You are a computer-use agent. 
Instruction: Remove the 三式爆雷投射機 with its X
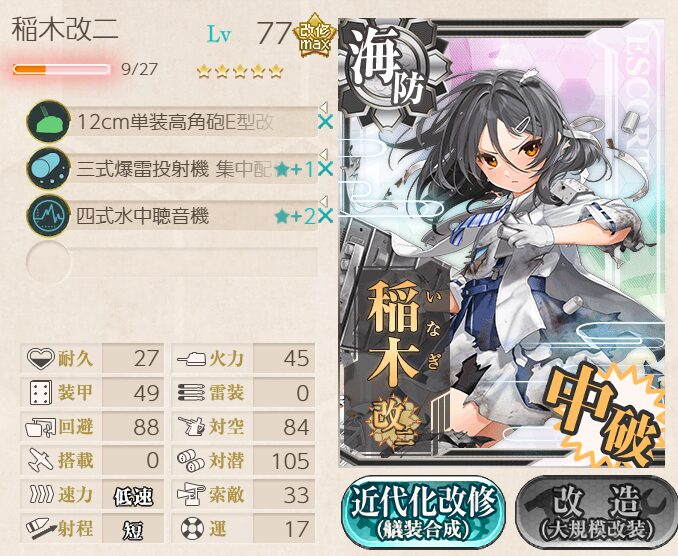pyautogui.click(x=325, y=169)
